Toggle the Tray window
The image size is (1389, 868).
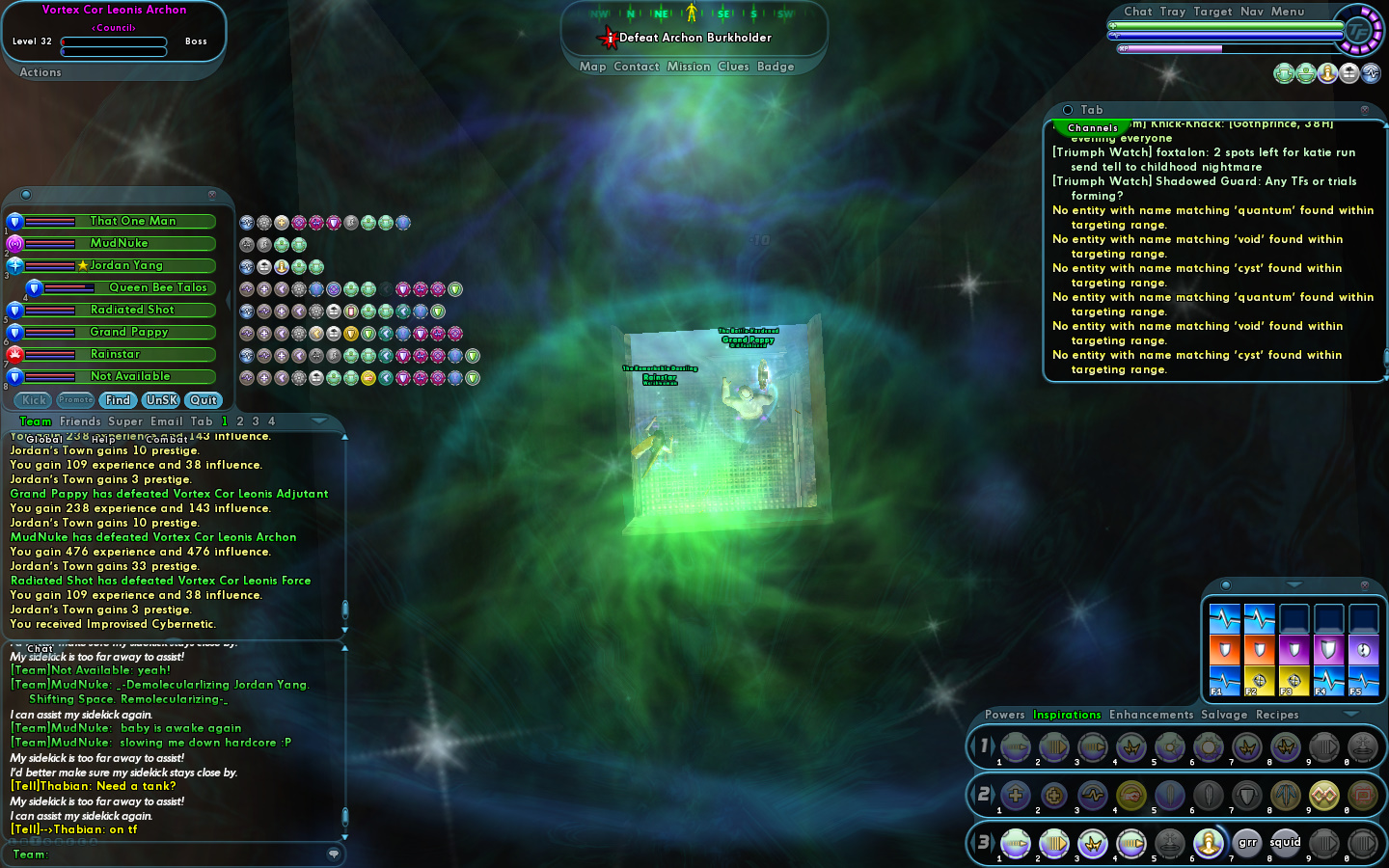coord(1173,12)
